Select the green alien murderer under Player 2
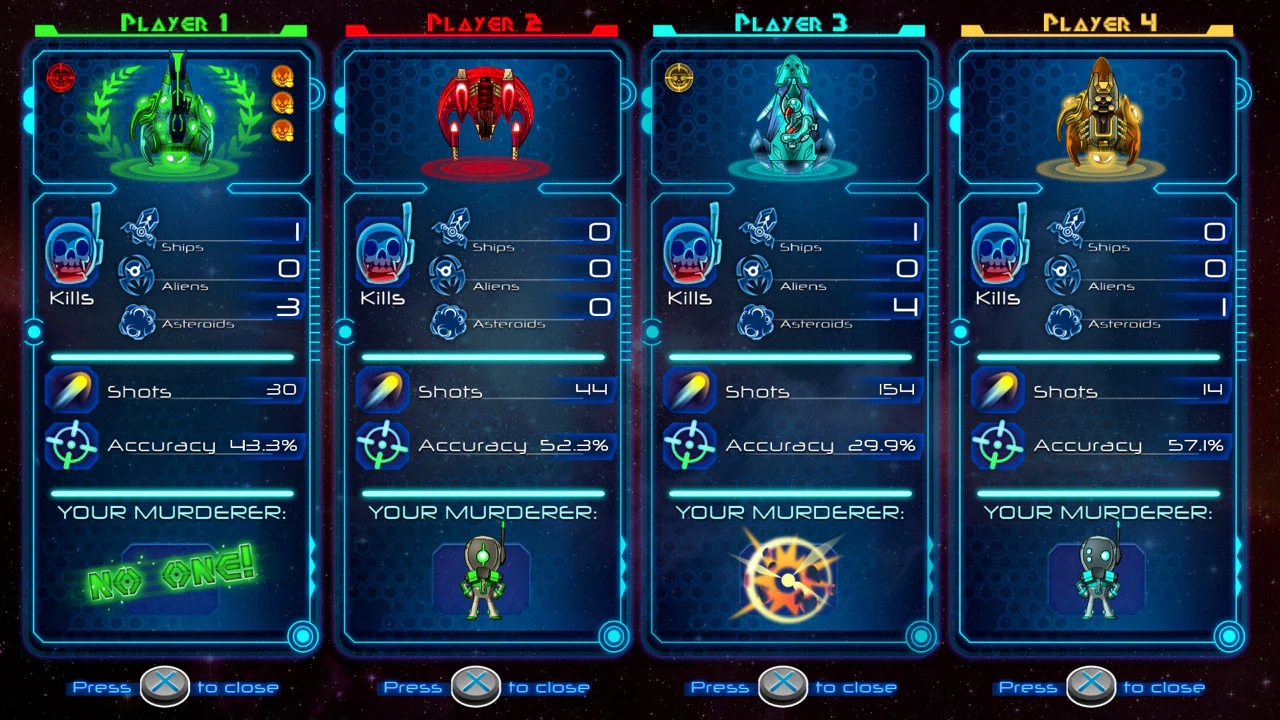 pos(480,576)
